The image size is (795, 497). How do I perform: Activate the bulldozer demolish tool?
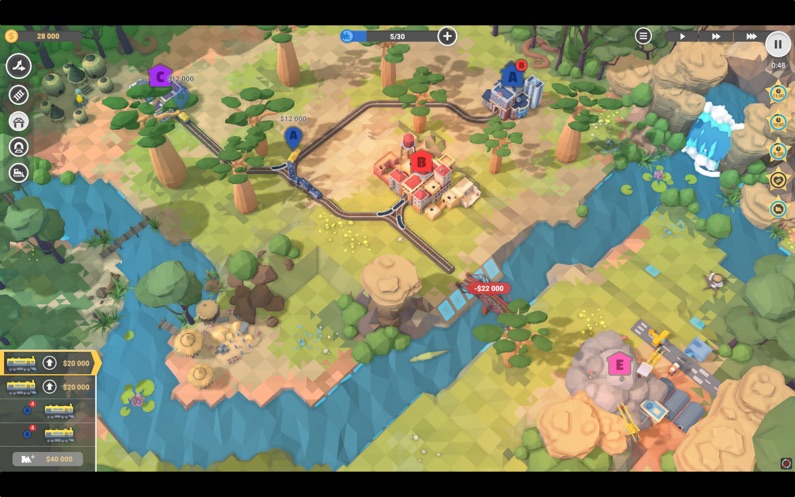[18, 173]
